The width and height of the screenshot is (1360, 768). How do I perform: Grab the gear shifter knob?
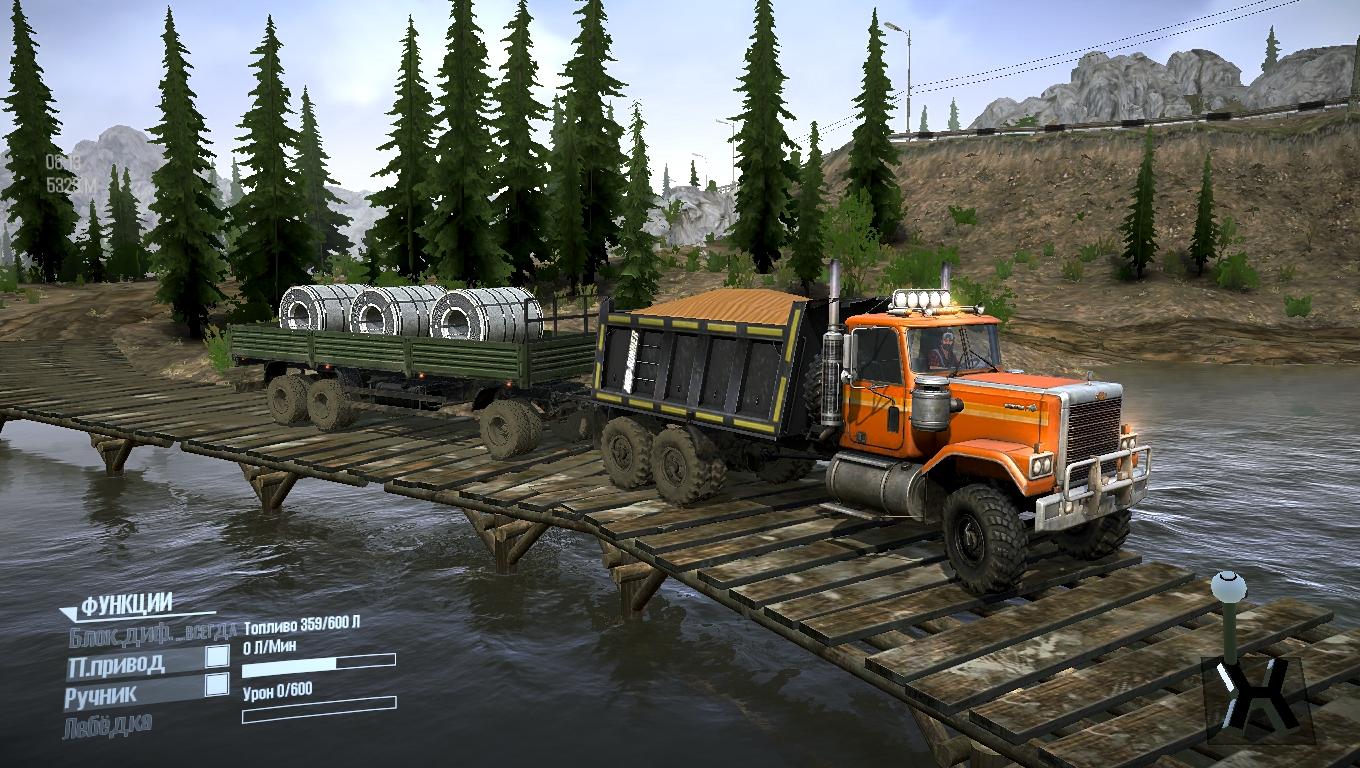click(1228, 586)
